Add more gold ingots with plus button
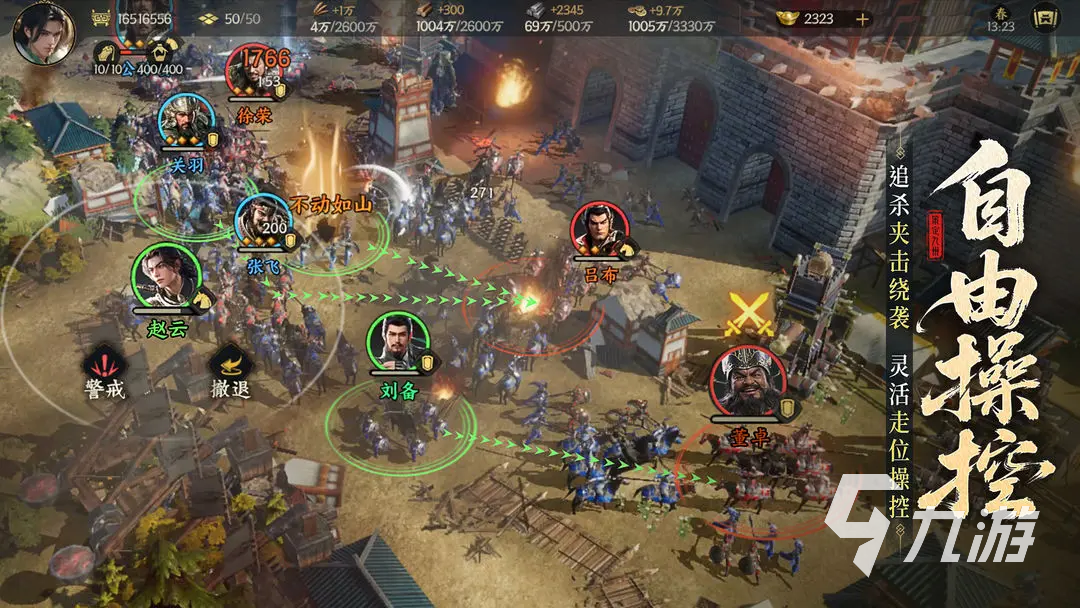The image size is (1080, 608). [x=862, y=18]
